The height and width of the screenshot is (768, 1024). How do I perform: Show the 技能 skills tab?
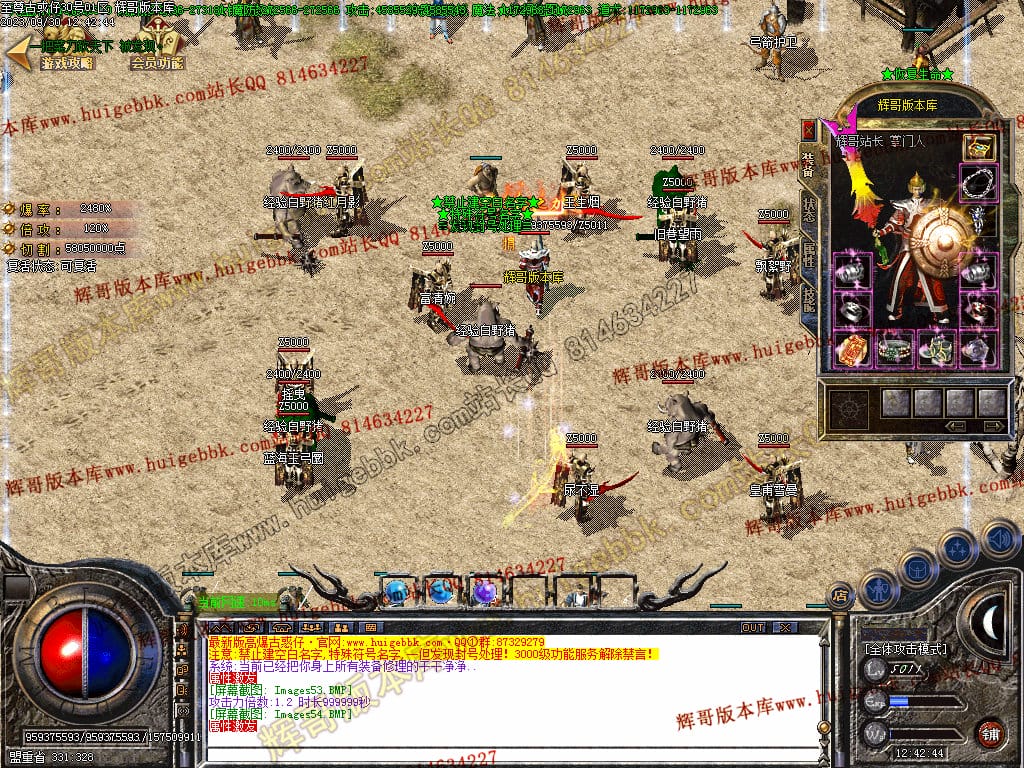point(809,297)
